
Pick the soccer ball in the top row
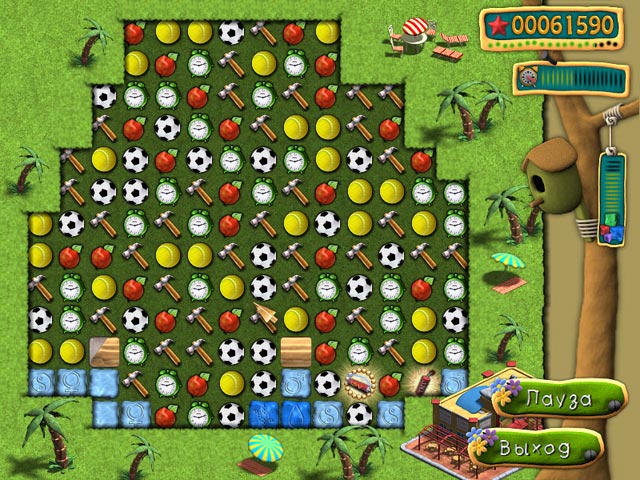coord(231,33)
